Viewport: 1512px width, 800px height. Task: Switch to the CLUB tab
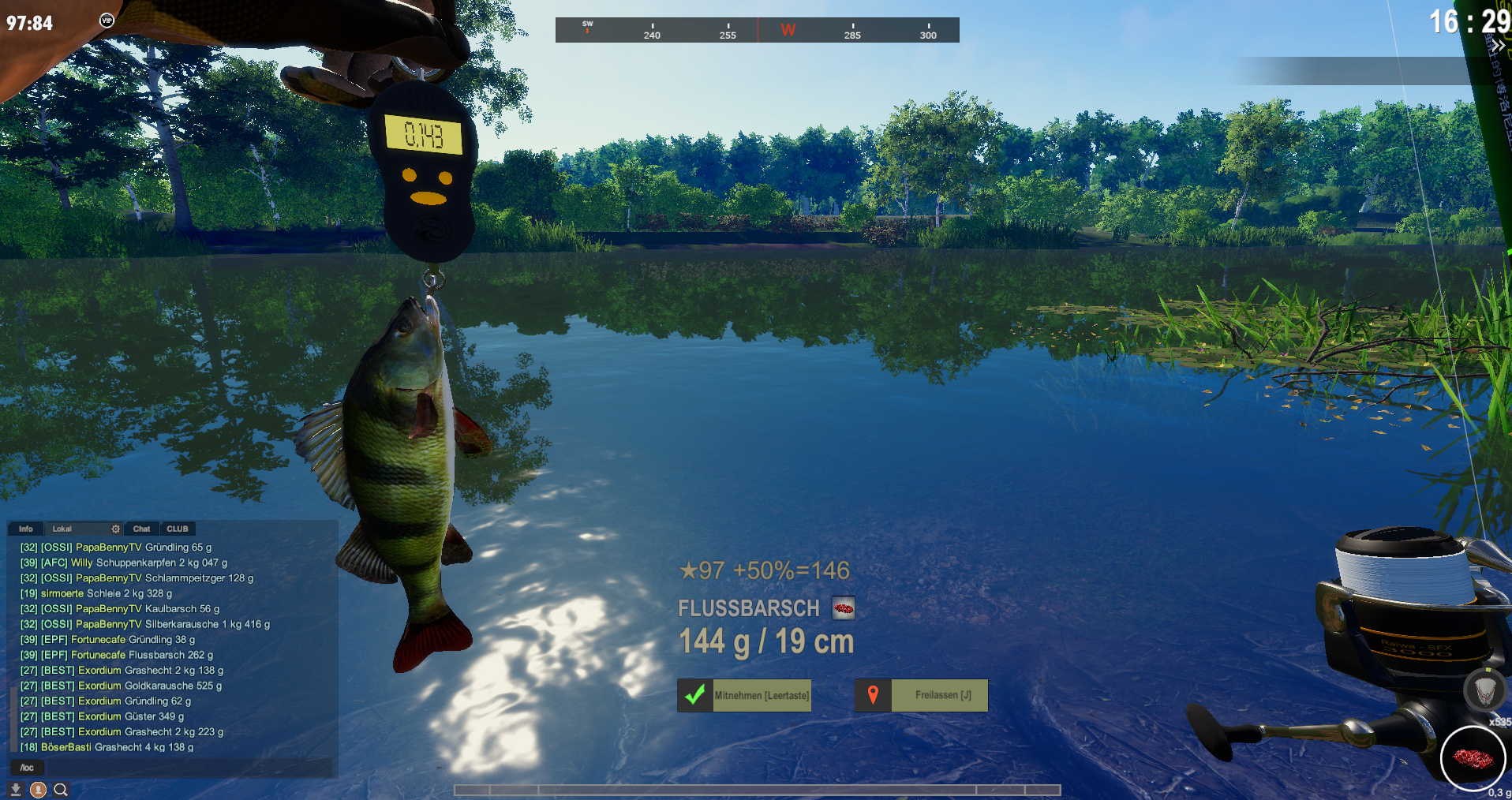click(178, 529)
